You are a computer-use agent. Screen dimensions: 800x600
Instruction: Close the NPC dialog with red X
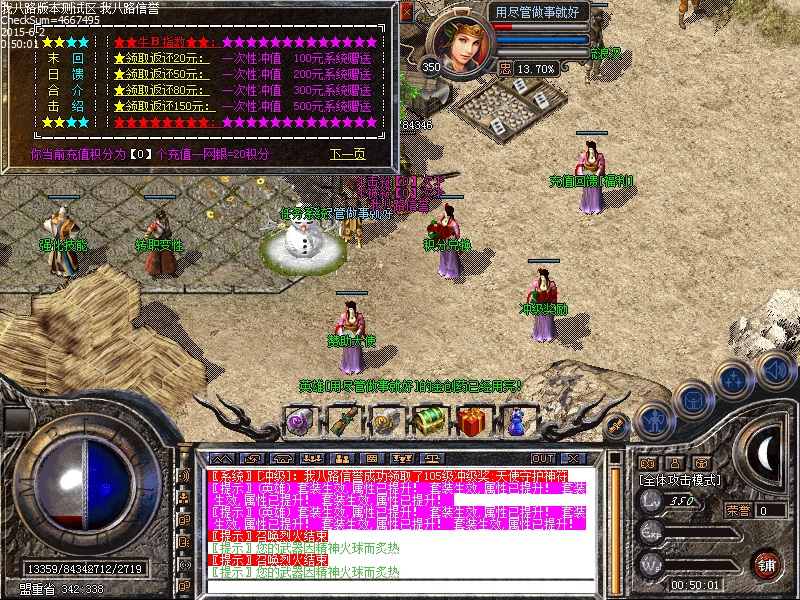click(407, 14)
